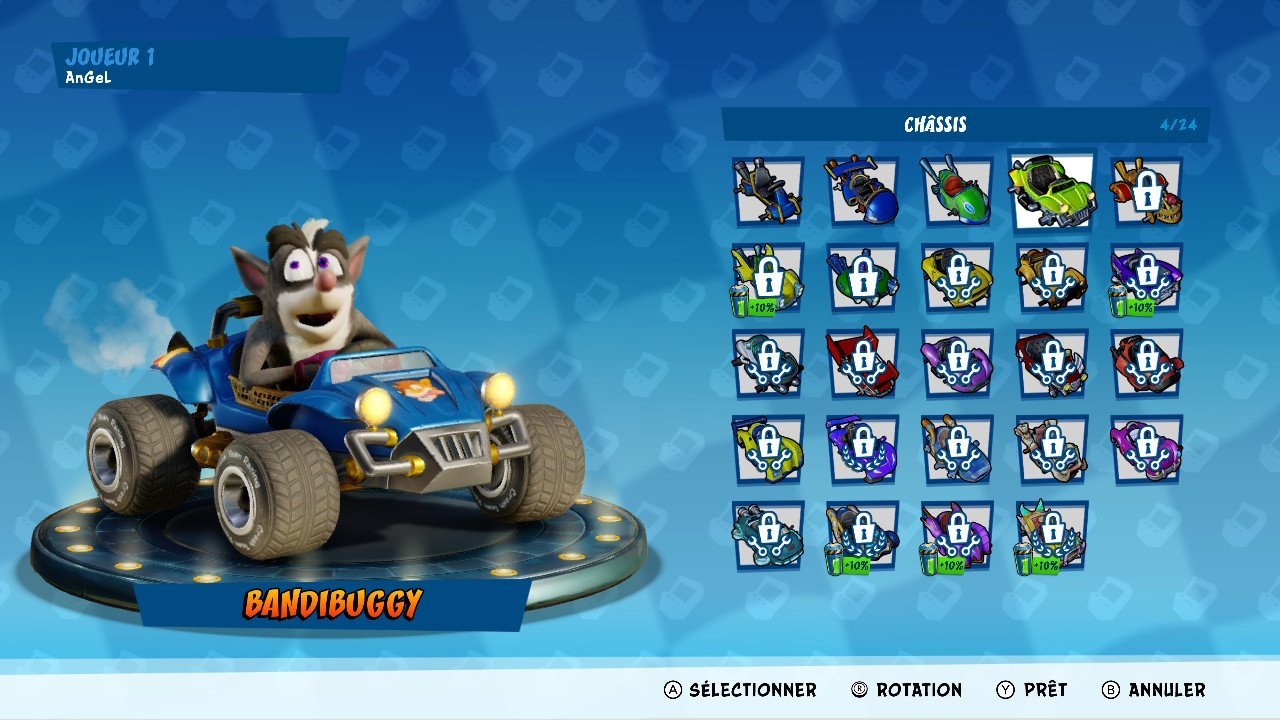This screenshot has height=720, width=1280.
Task: Choose the Rotation option
Action: pos(907,690)
